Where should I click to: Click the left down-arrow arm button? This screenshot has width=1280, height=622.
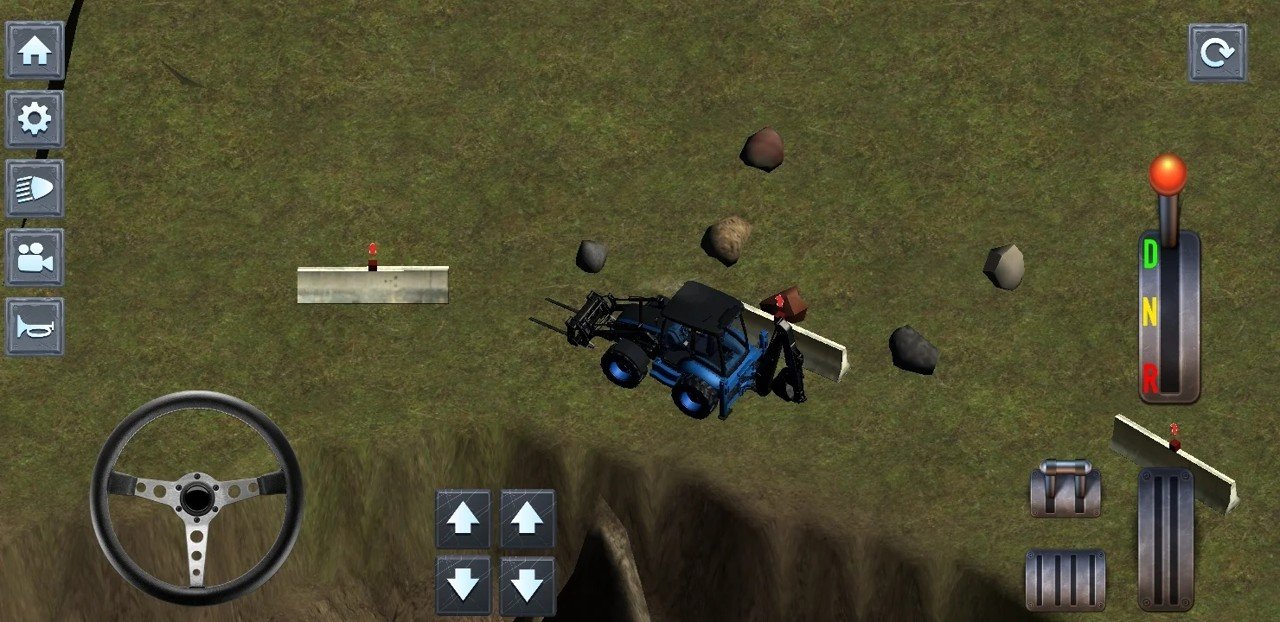point(463,585)
